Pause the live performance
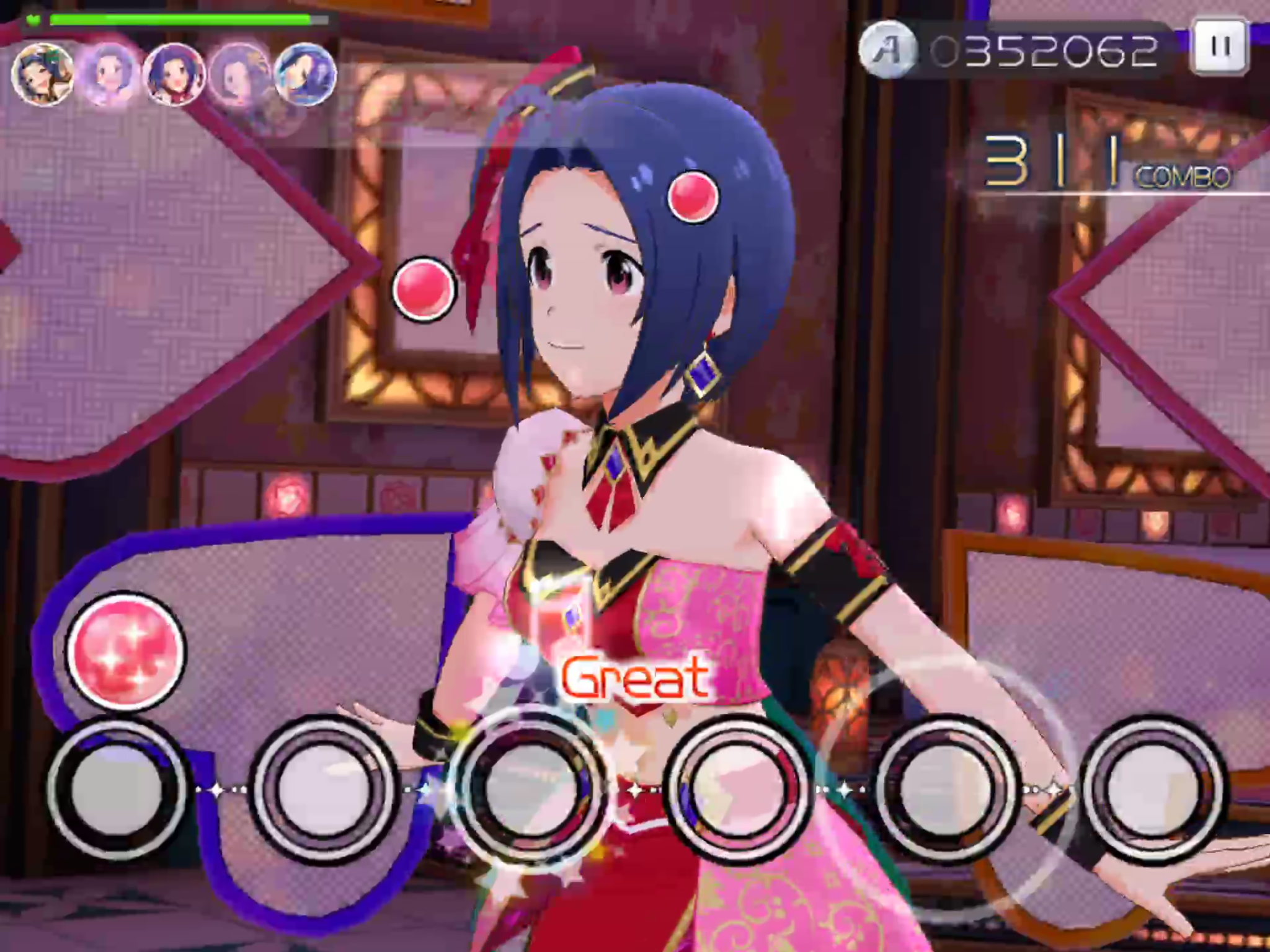This screenshot has height=952, width=1270. click(1219, 47)
